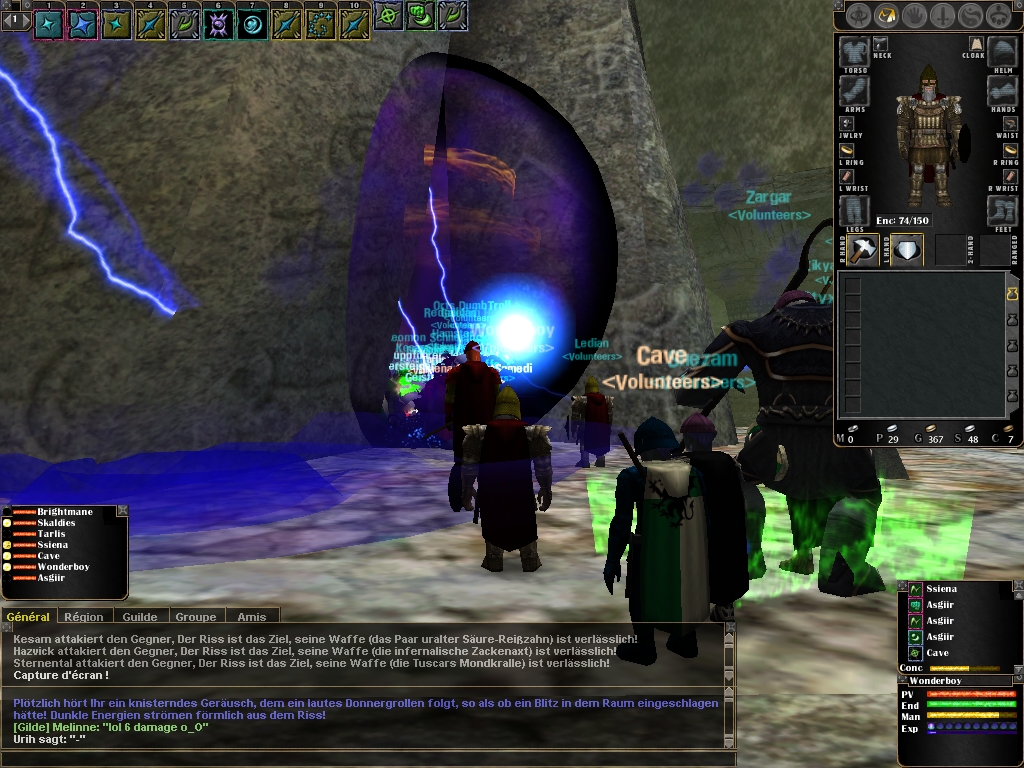
Task: Select Wonderboy in the group list
Action: tap(63, 567)
